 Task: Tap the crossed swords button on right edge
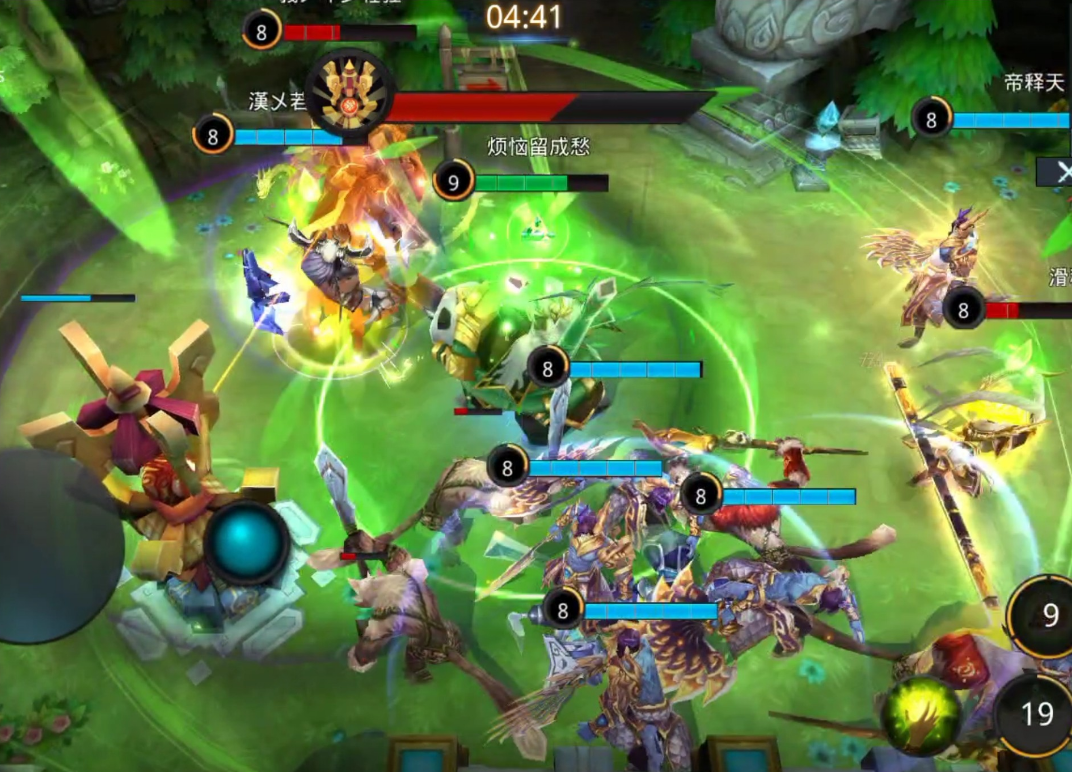point(1056,172)
